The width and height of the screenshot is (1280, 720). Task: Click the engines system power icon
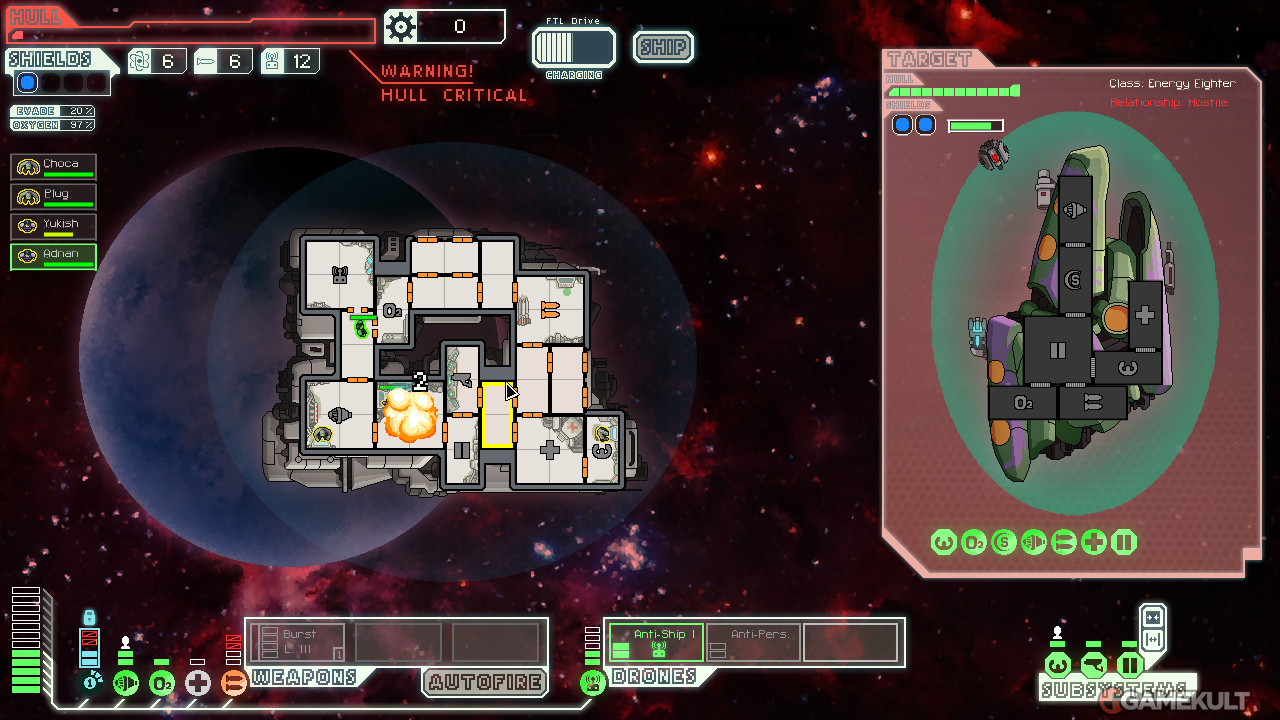[x=126, y=683]
